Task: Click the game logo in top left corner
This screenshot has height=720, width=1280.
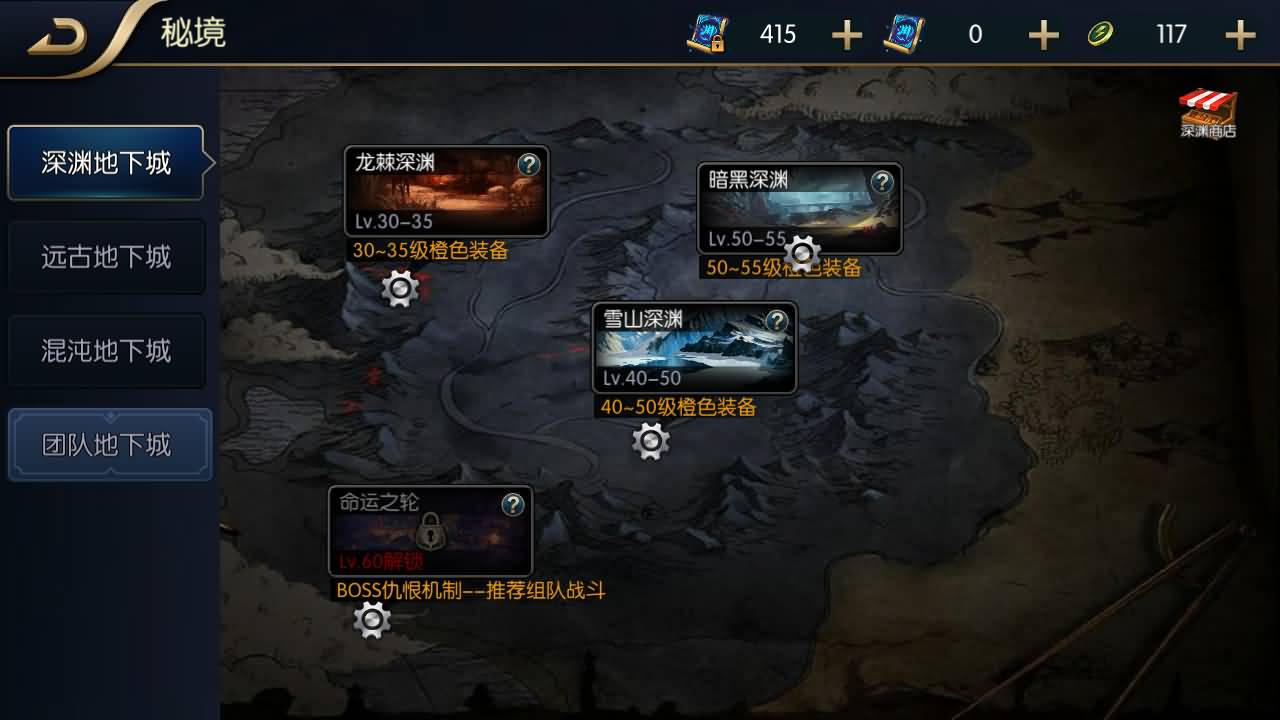Action: pyautogui.click(x=60, y=33)
